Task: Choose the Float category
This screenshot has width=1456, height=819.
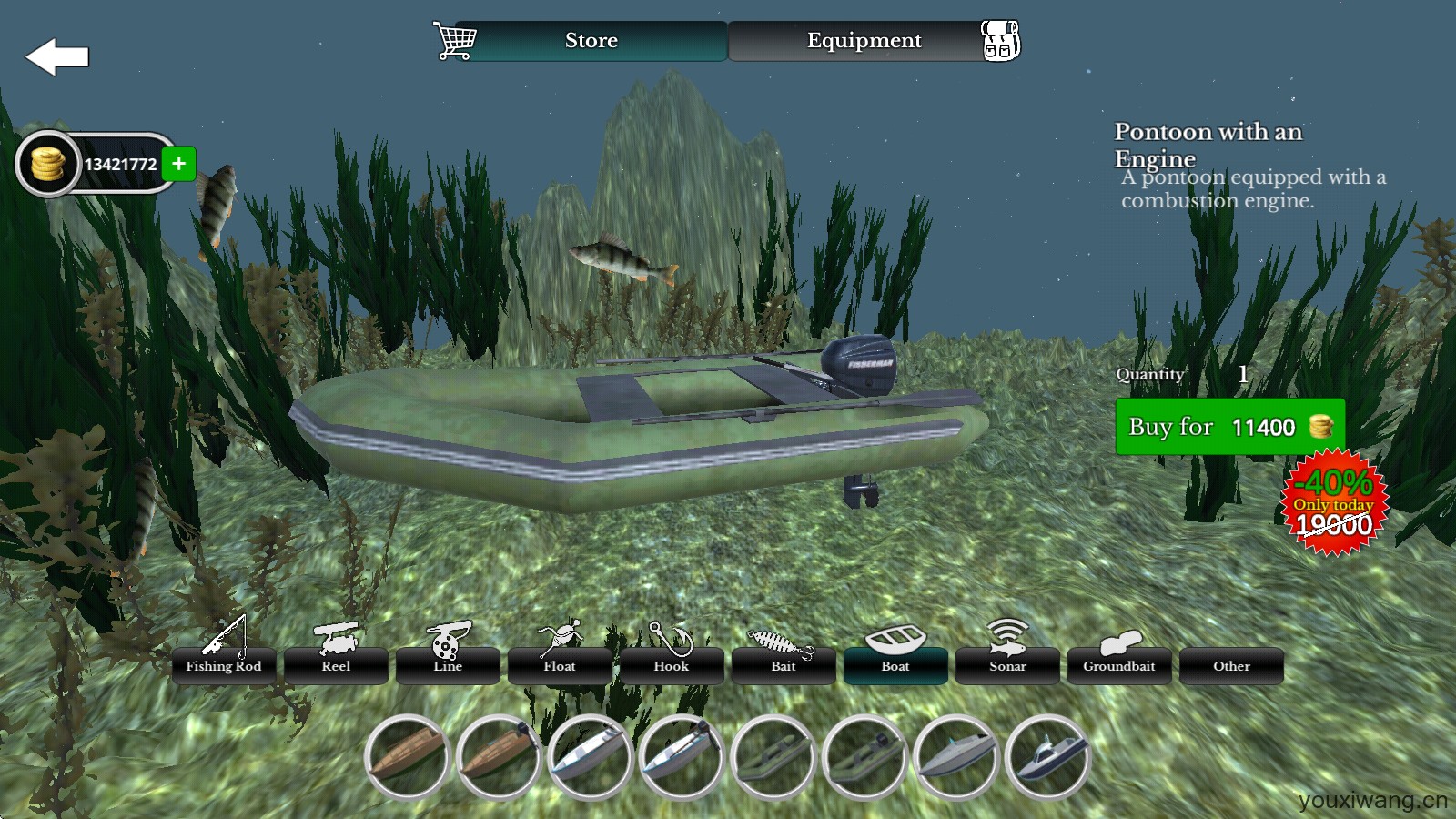Action: point(560,665)
